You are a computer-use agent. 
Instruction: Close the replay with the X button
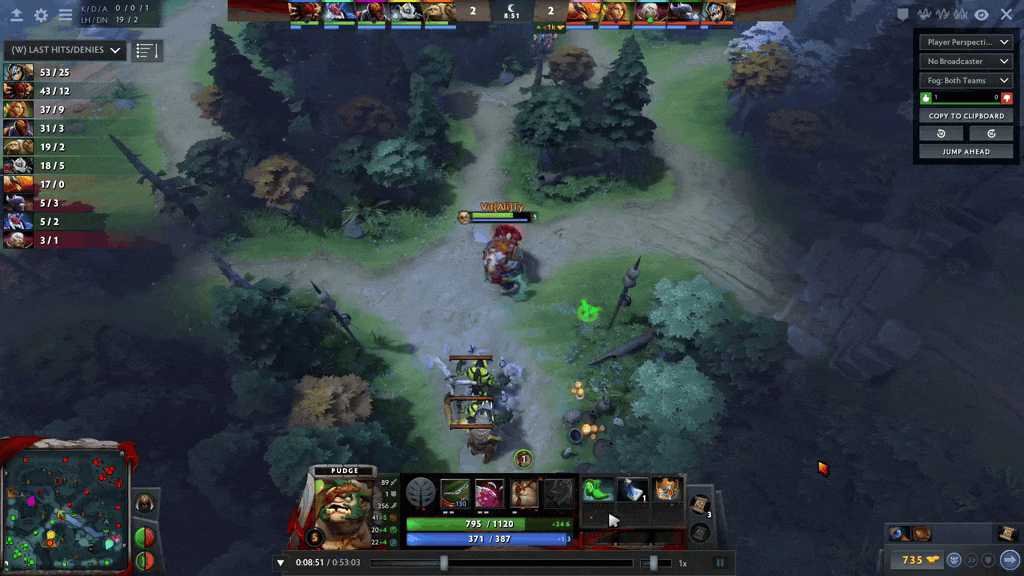tap(1006, 15)
